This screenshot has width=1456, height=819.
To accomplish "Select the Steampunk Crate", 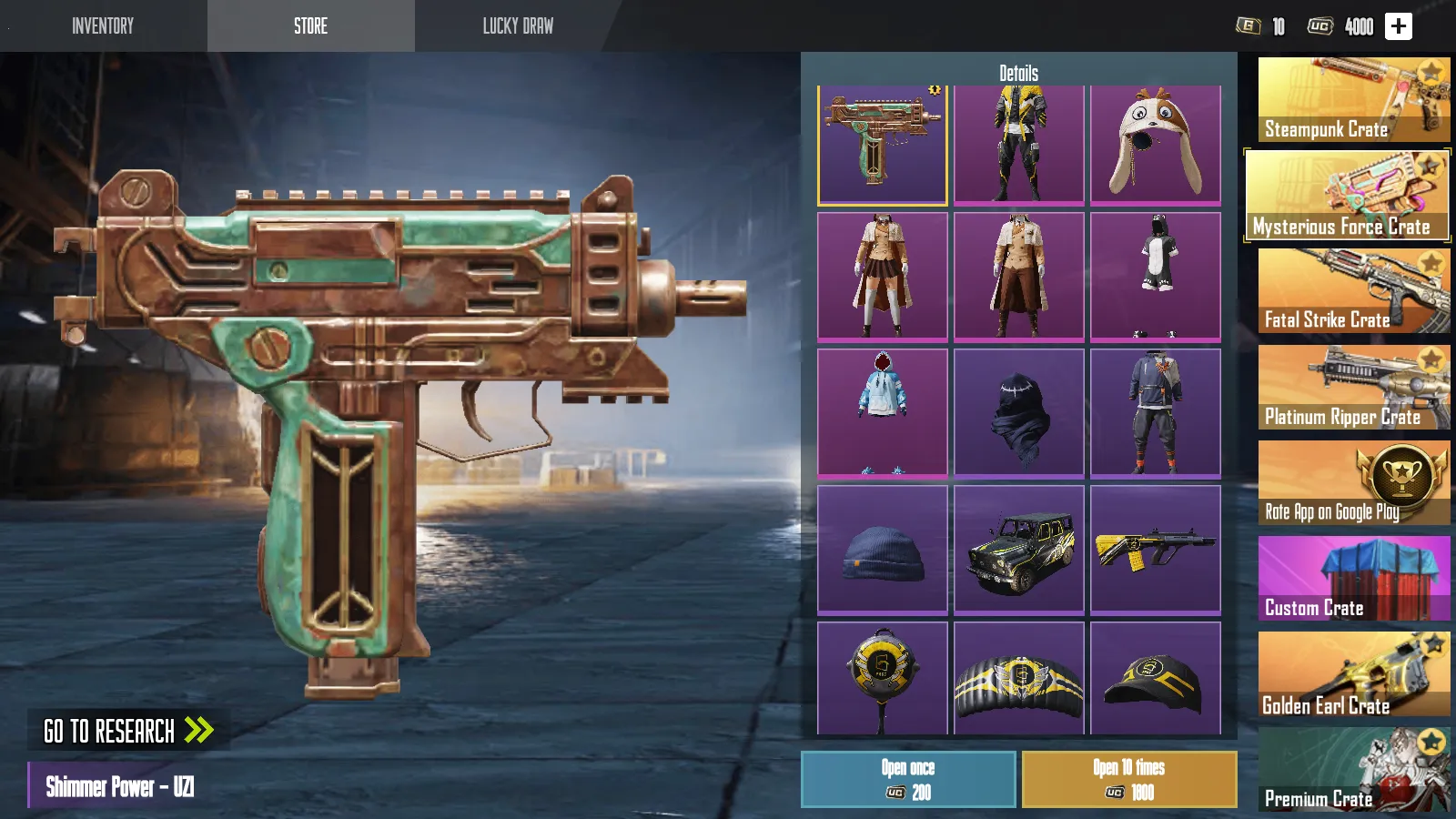I will pyautogui.click(x=1353, y=100).
